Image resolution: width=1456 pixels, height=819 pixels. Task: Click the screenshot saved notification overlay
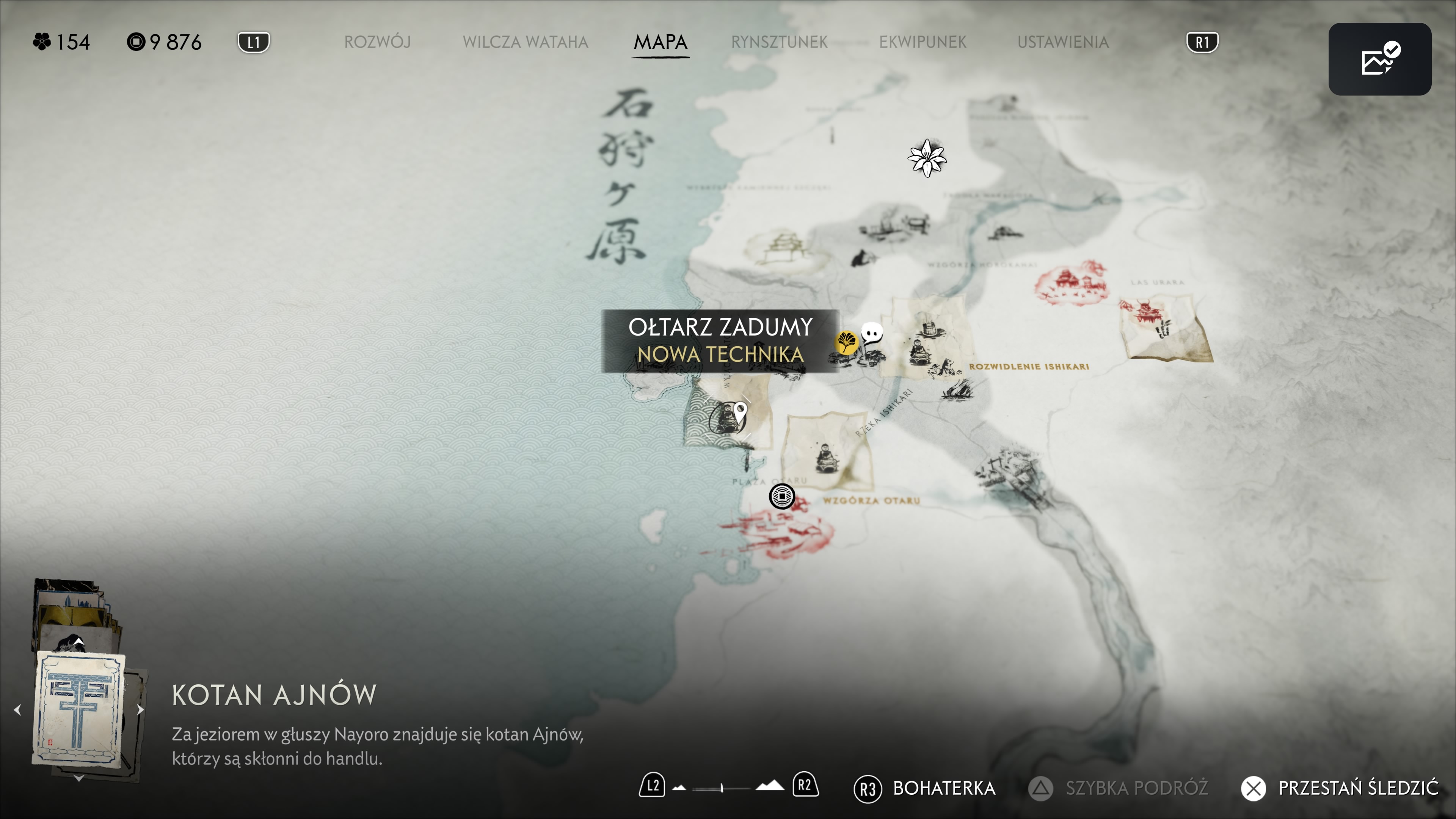[x=1379, y=60]
